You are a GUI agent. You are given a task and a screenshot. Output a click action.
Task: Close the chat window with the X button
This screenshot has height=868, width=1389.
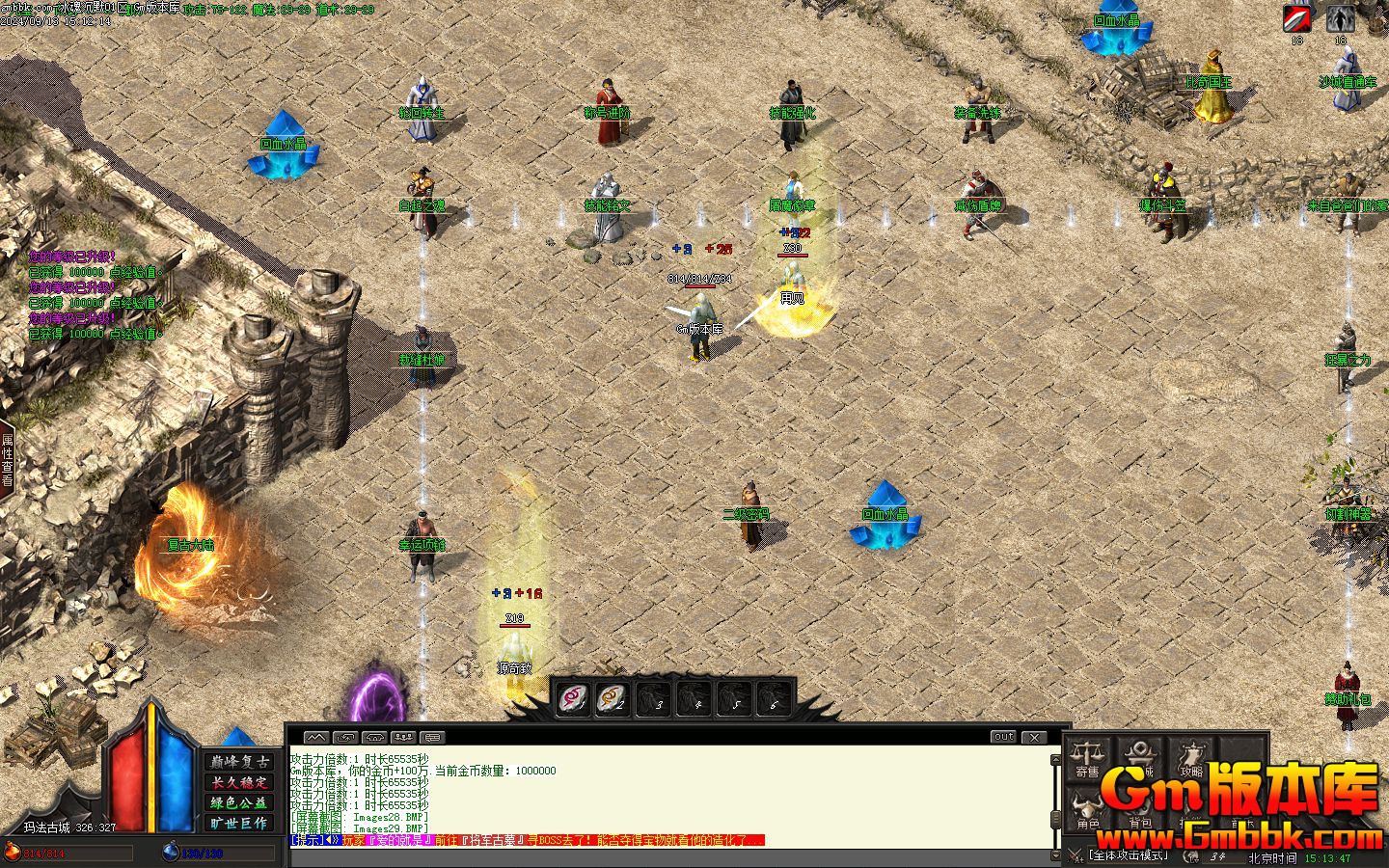click(x=1034, y=737)
